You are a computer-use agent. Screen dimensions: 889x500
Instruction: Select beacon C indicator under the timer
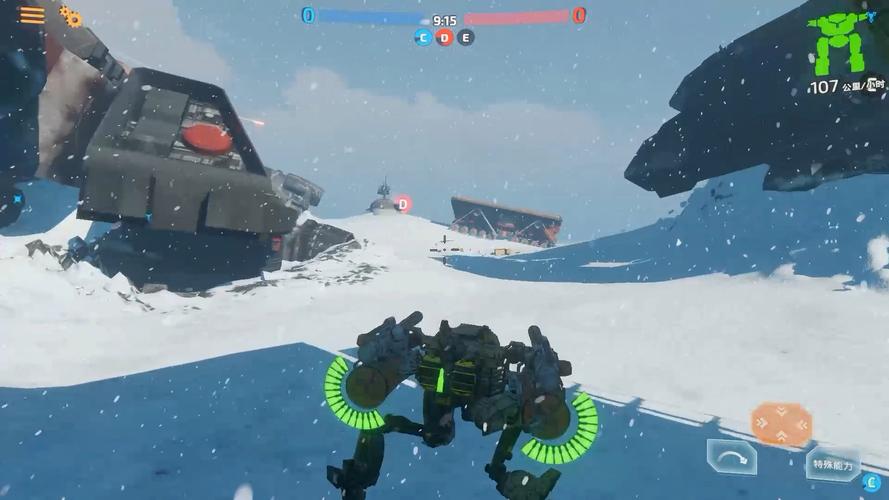424,38
